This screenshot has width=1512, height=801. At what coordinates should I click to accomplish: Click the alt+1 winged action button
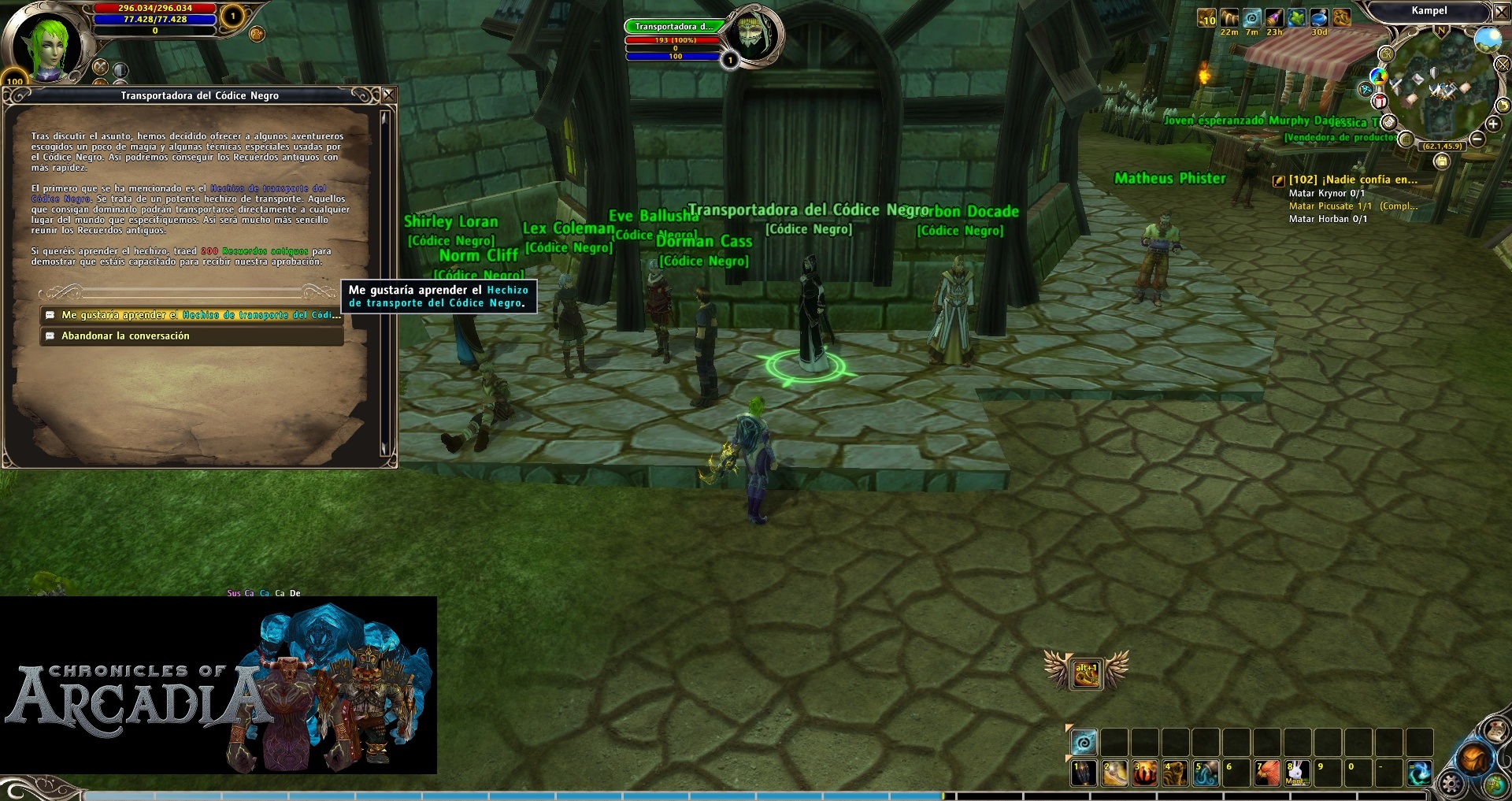1086,673
